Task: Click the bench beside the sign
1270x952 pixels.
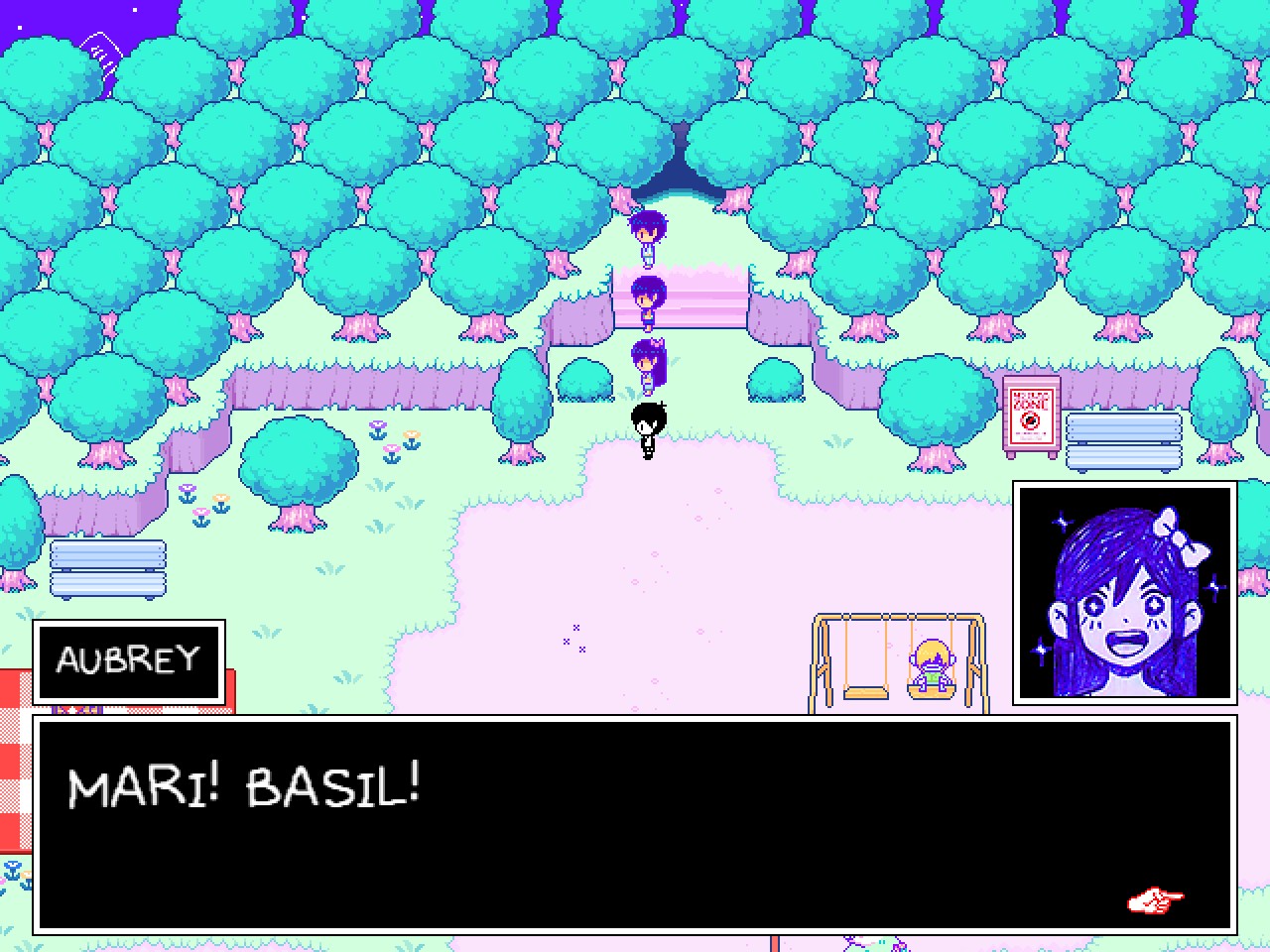Action: coord(1123,438)
